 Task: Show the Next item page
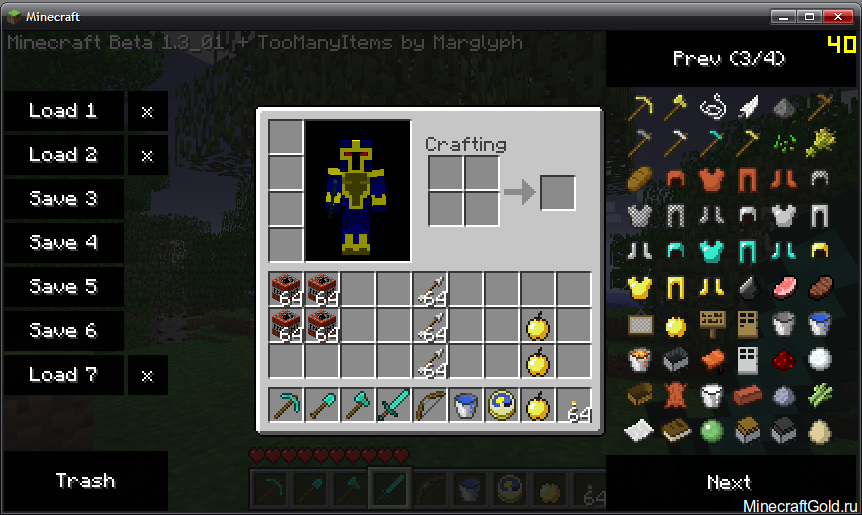coord(728,483)
